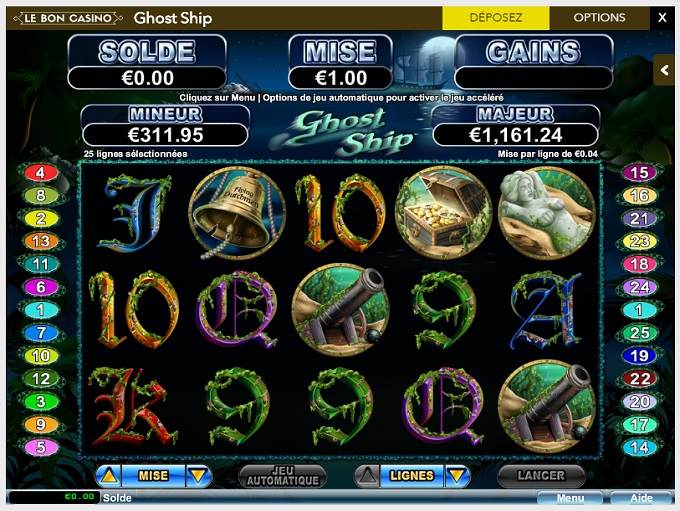Choose payline marker number 13
This screenshot has height=511, width=680.
pyautogui.click(x=41, y=241)
